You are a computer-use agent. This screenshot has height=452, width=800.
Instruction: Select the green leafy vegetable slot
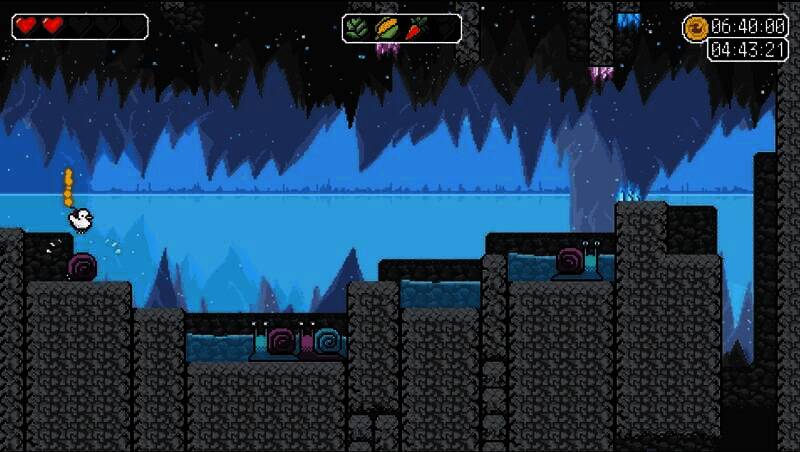tap(359, 28)
